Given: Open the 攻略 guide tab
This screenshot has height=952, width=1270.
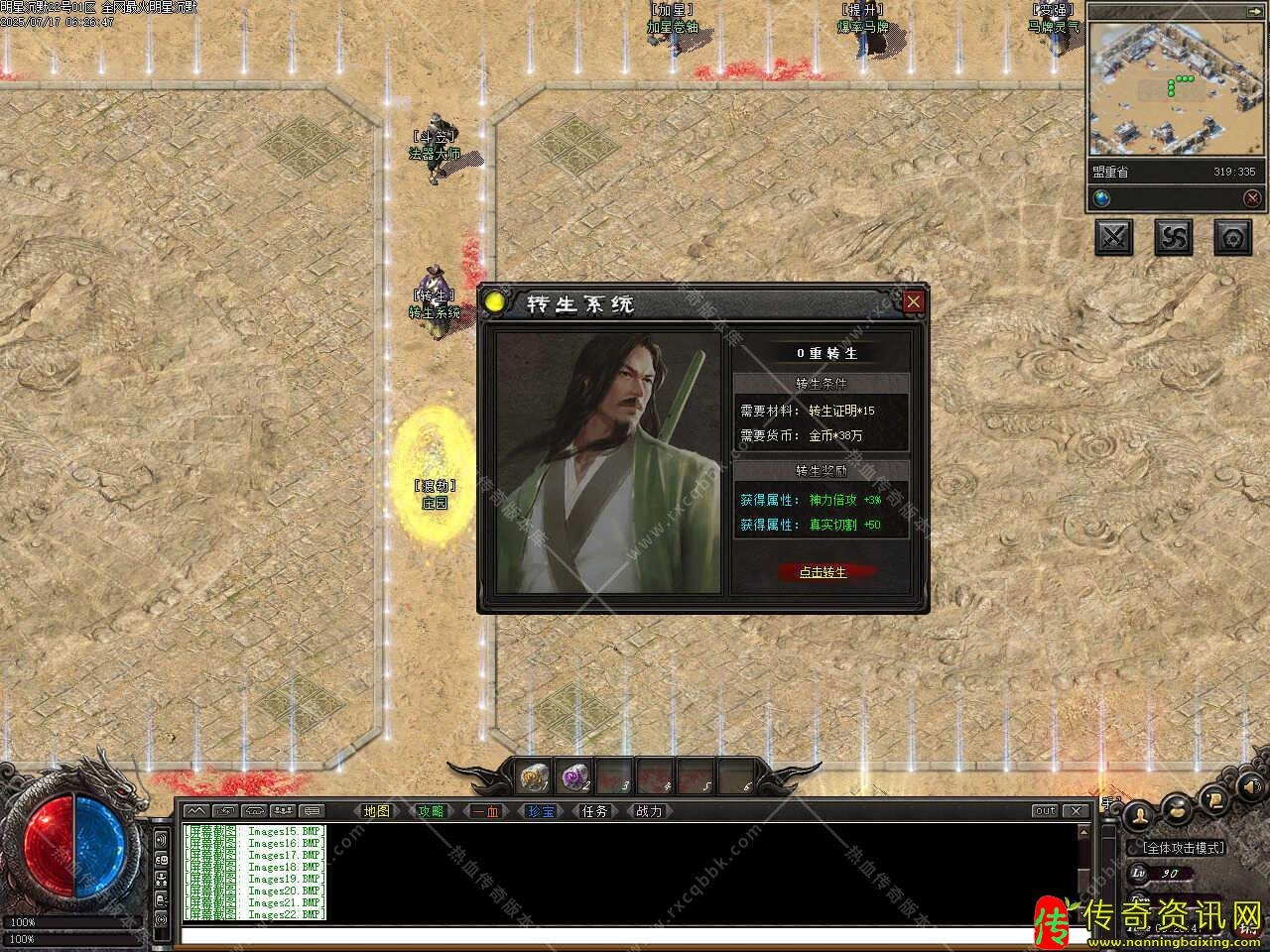Looking at the screenshot, I should pyautogui.click(x=432, y=811).
